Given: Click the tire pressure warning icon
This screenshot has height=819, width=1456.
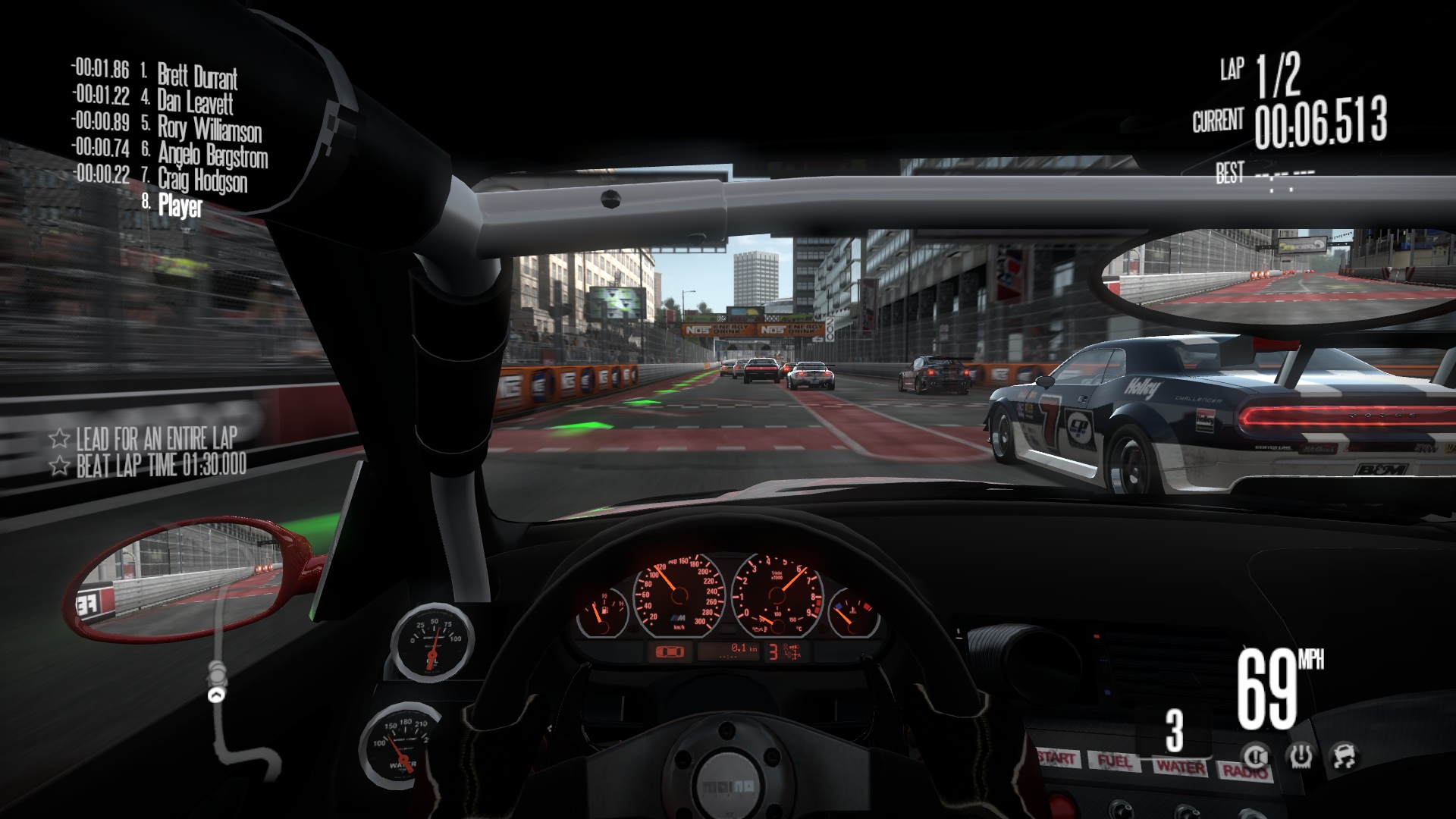Looking at the screenshot, I should (1300, 755).
